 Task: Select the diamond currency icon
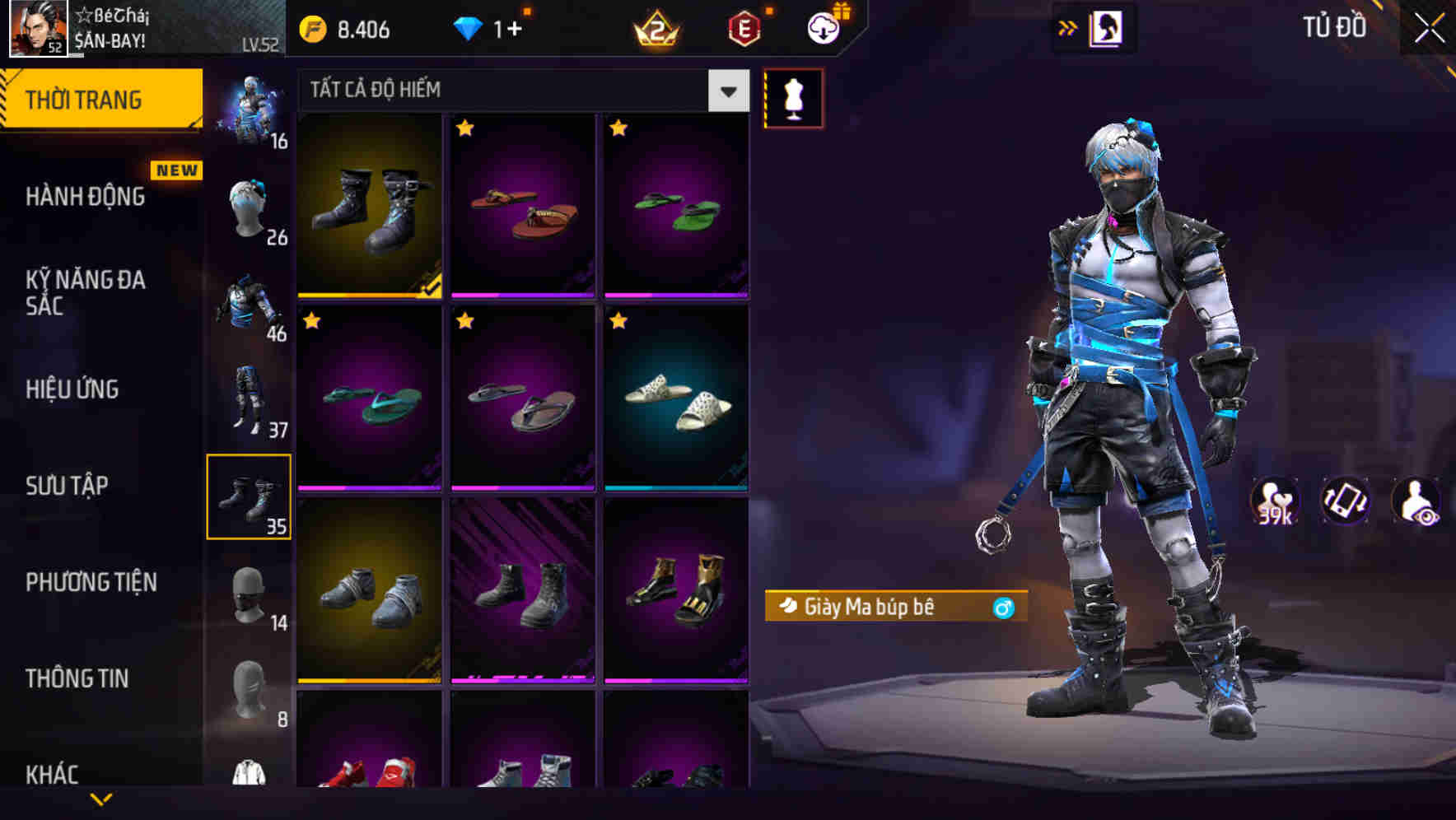click(469, 27)
